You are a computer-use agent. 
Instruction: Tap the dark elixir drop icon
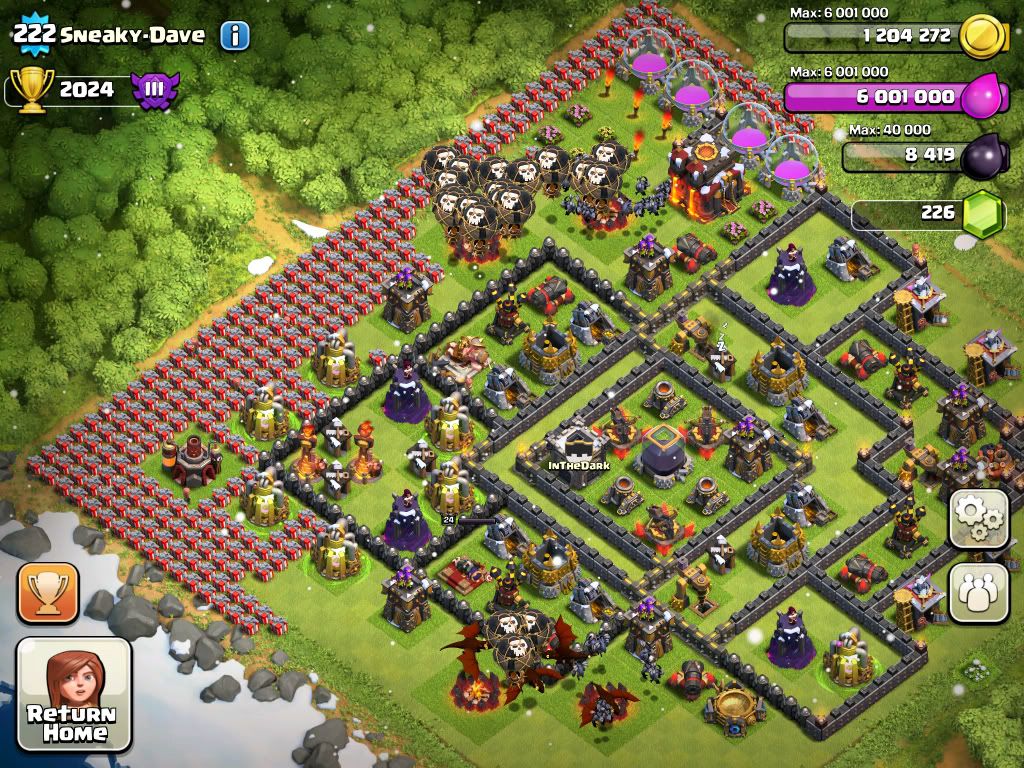tap(982, 156)
